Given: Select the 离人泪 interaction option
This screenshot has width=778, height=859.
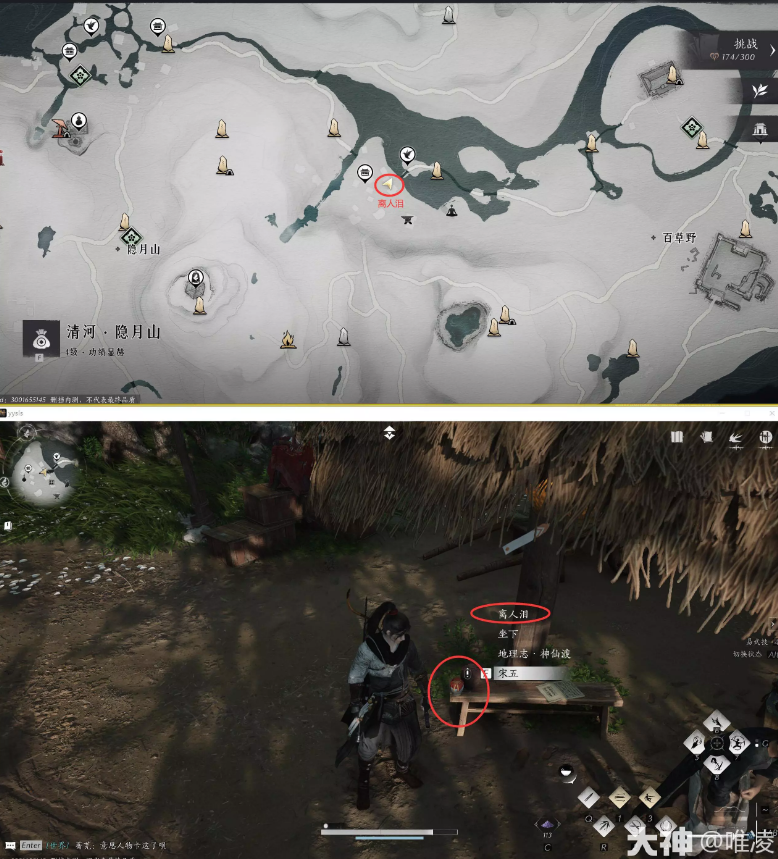Looking at the screenshot, I should pos(509,612).
